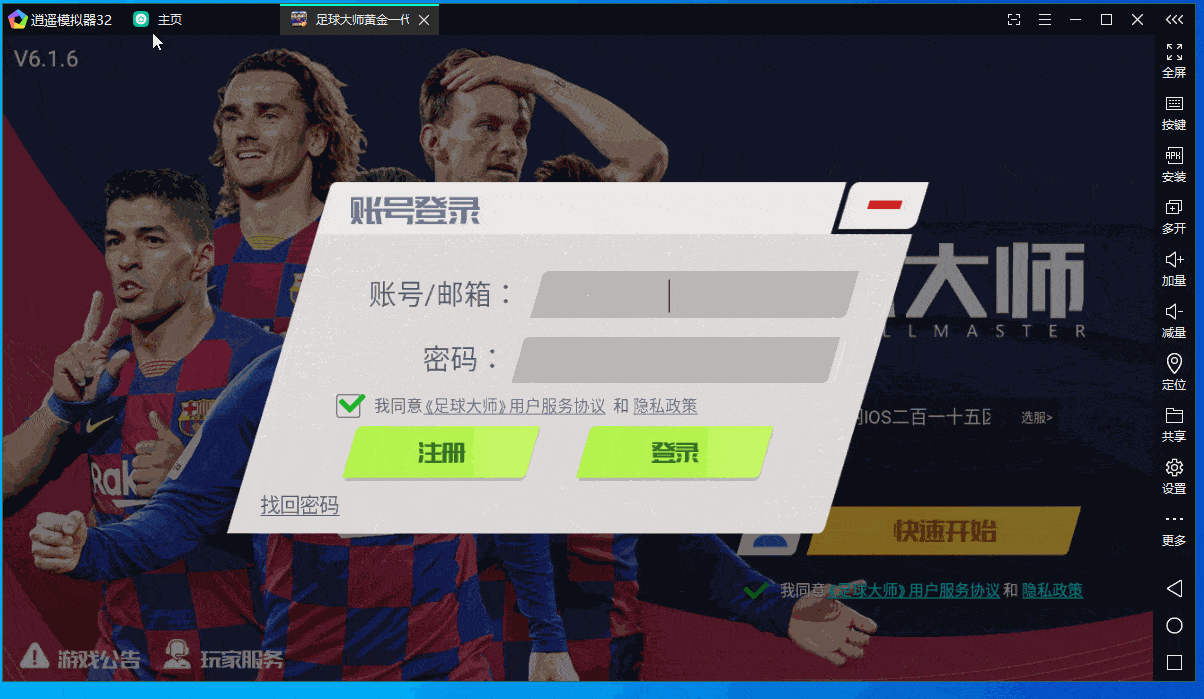1204x699 pixels.
Task: Open the 找回密码 password recovery link
Action: tap(300, 506)
